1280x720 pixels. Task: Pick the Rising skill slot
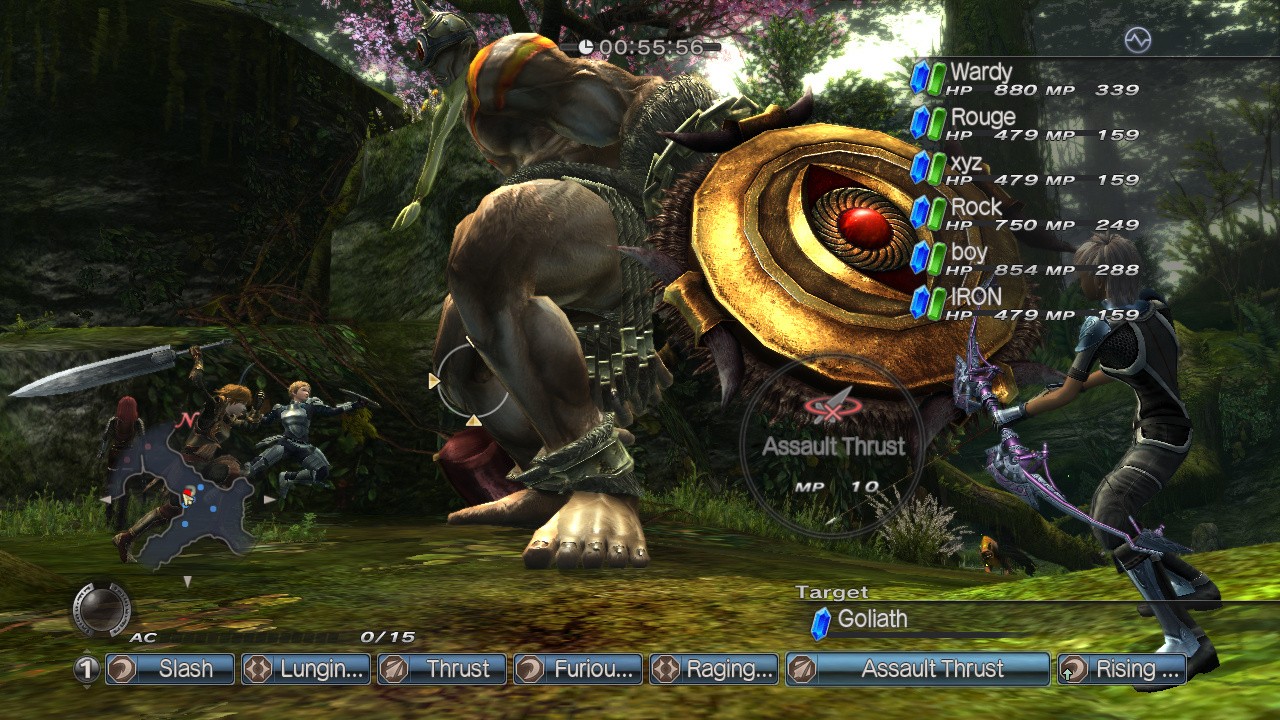coord(1122,669)
